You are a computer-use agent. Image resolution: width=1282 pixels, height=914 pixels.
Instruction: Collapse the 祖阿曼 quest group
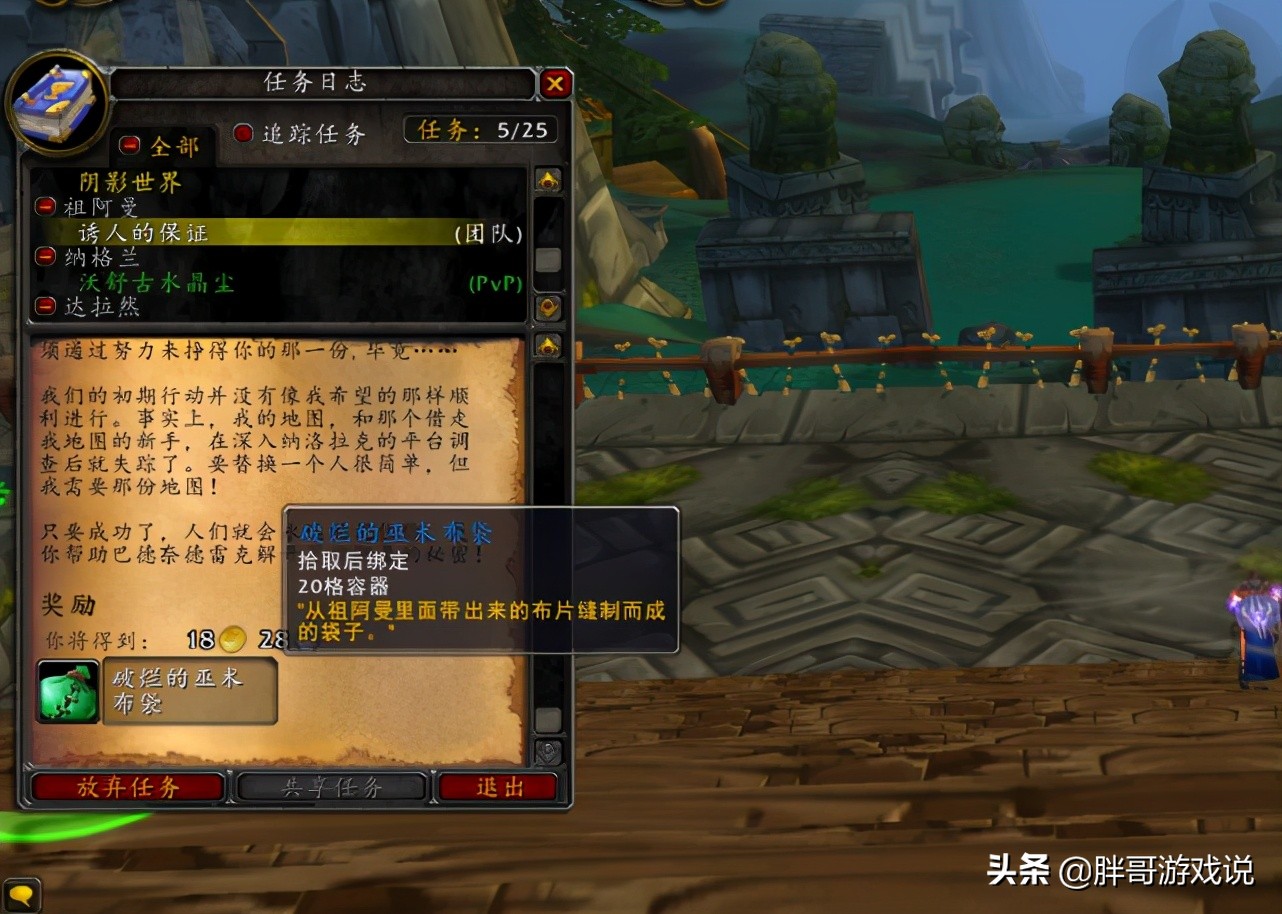pos(45,207)
